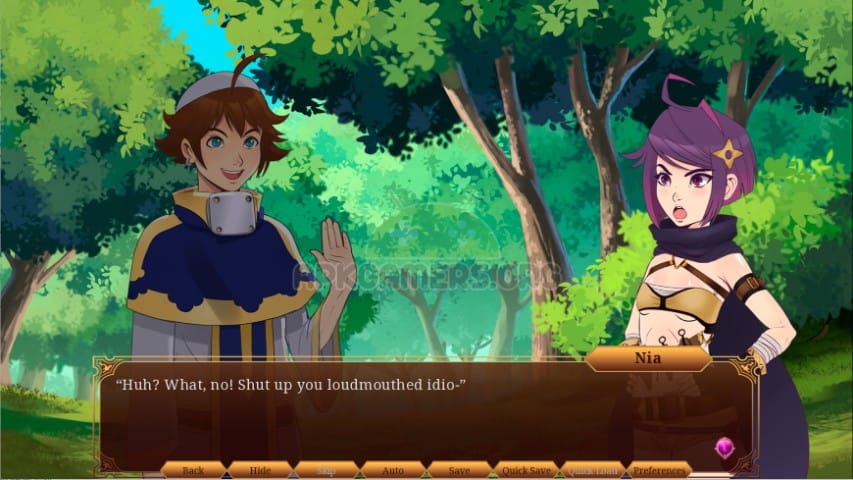Click the pink gem continue indicator
This screenshot has height=480, width=853.
[x=725, y=447]
